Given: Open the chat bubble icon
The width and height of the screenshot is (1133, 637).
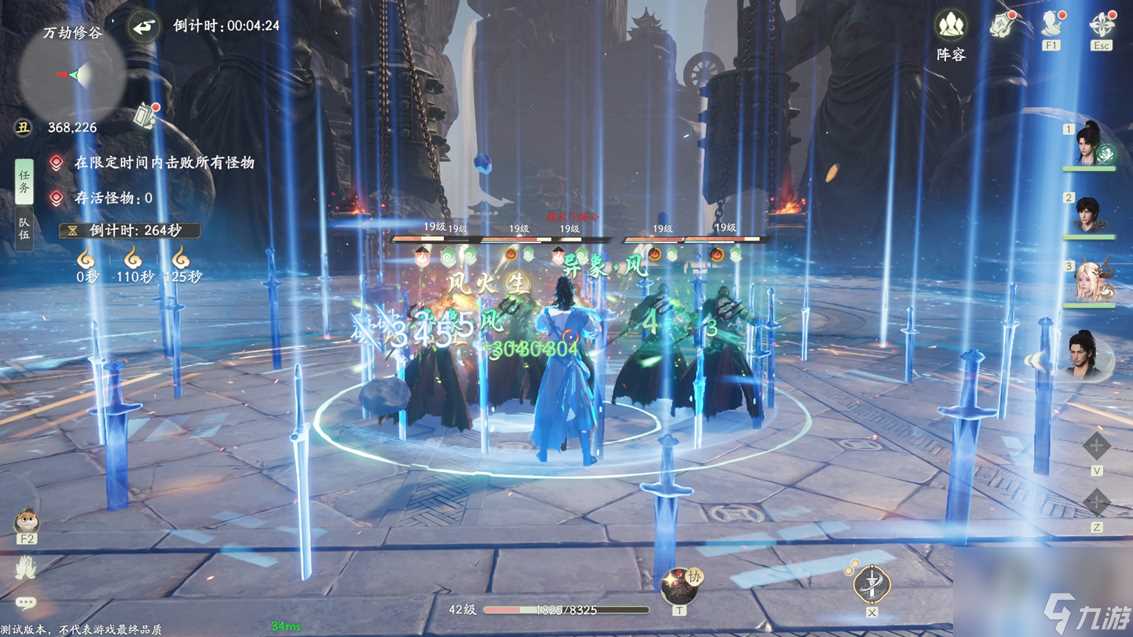Looking at the screenshot, I should (26, 603).
